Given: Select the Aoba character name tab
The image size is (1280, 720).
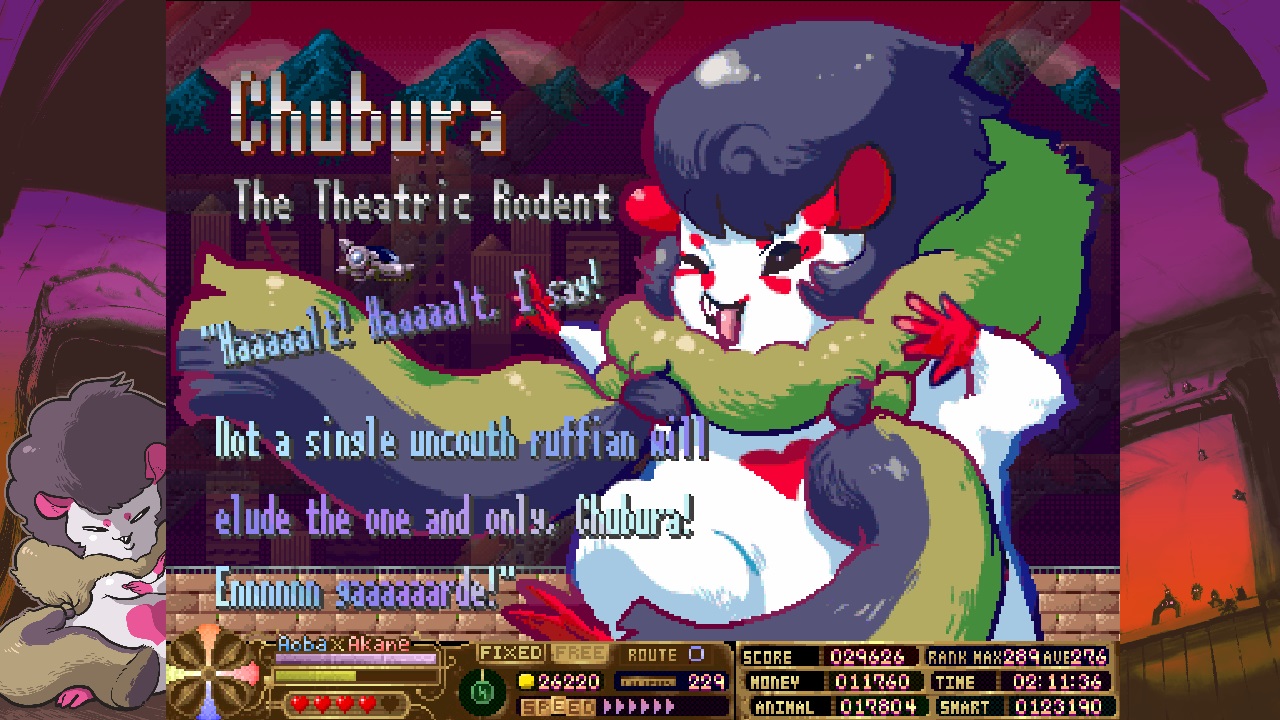Looking at the screenshot, I should [x=302, y=642].
